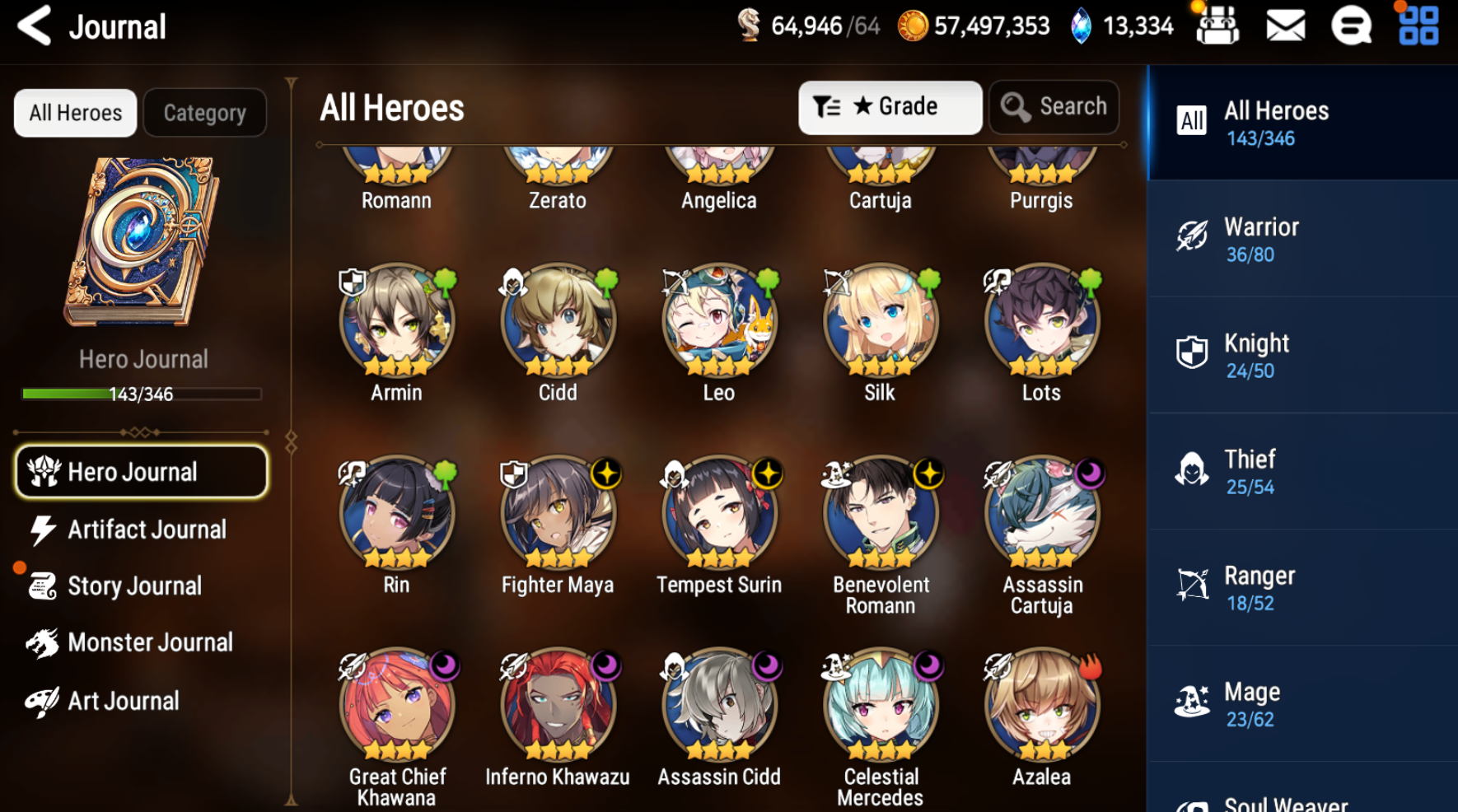Filter the list to Ranger heroes
1458x812 pixels.
click(1301, 587)
